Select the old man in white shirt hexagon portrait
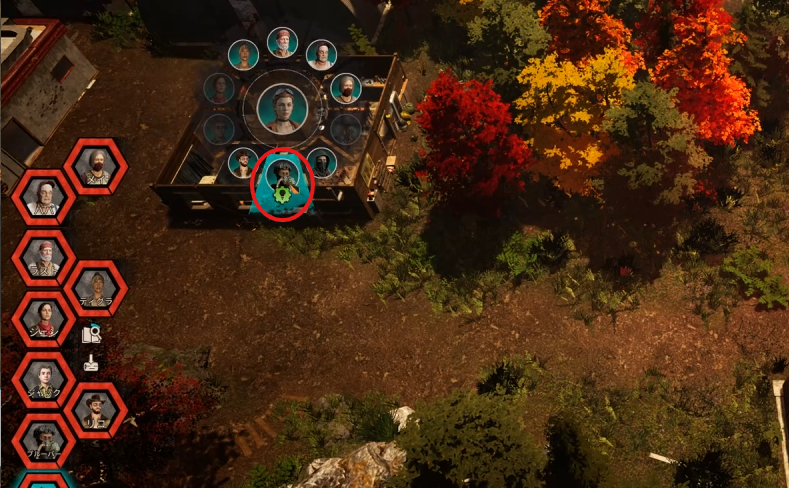The image size is (789, 488). tap(44, 197)
